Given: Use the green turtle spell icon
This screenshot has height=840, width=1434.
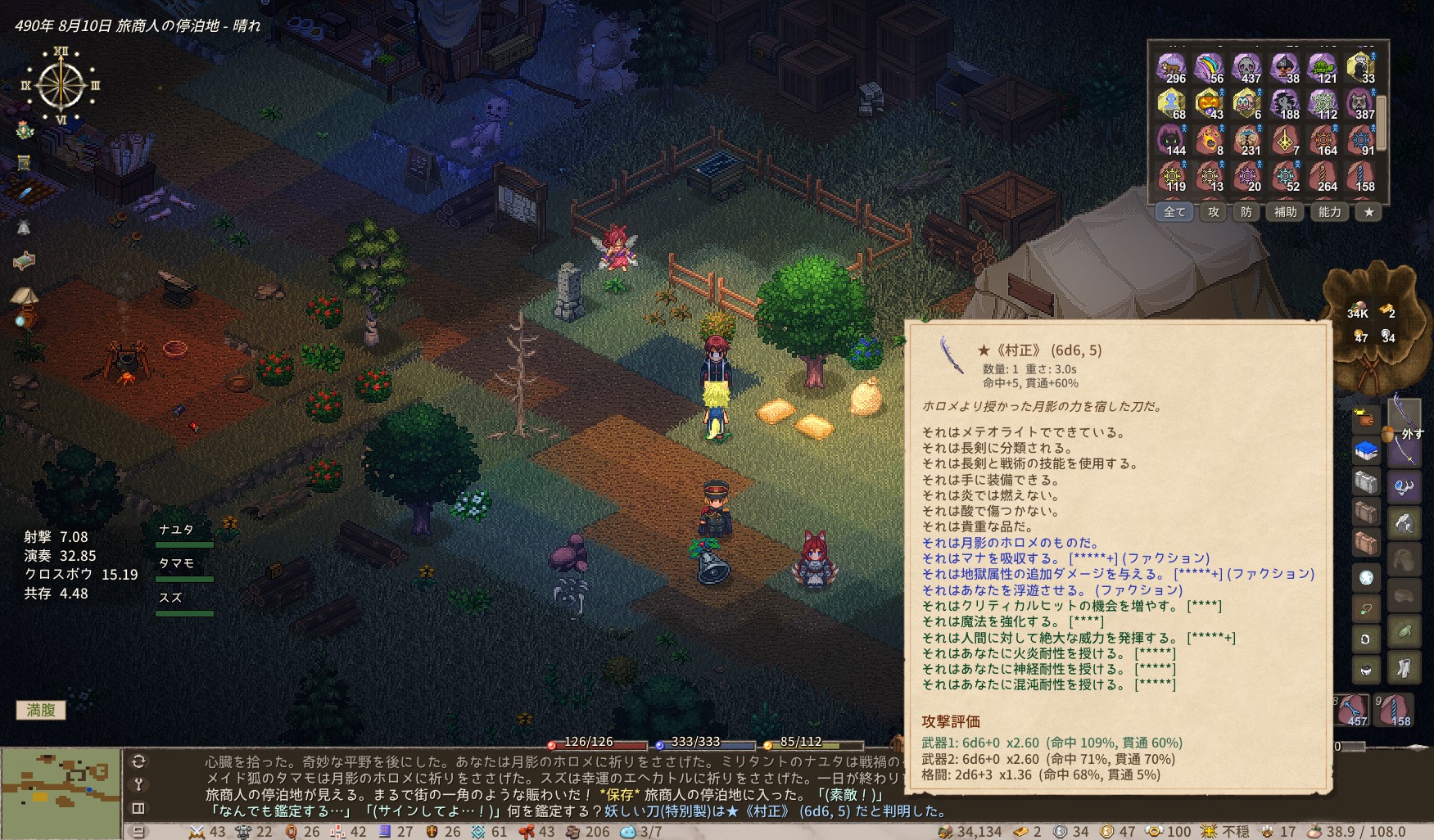Looking at the screenshot, I should [x=1323, y=69].
